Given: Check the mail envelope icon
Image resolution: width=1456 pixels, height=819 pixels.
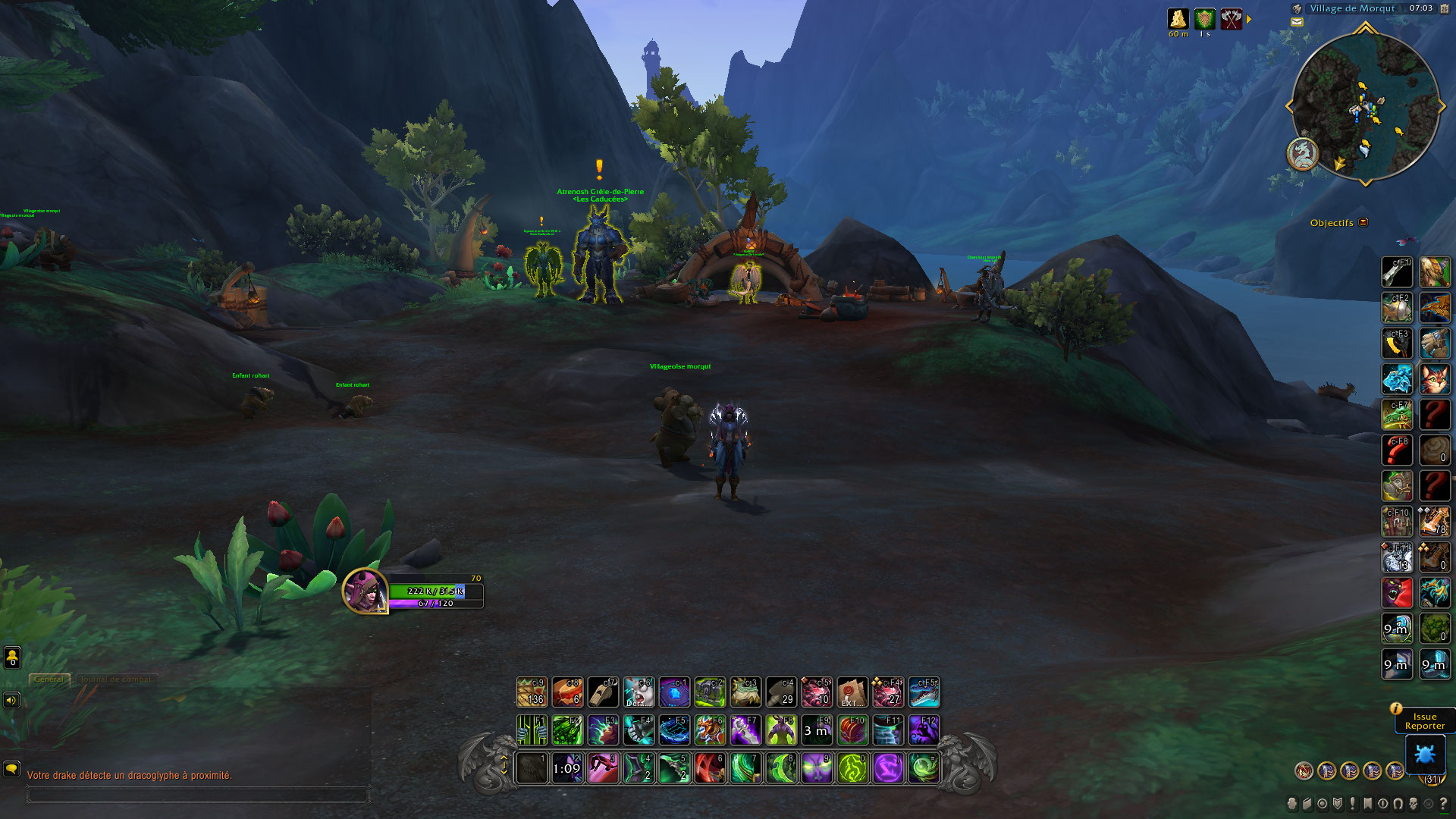Looking at the screenshot, I should (1297, 22).
